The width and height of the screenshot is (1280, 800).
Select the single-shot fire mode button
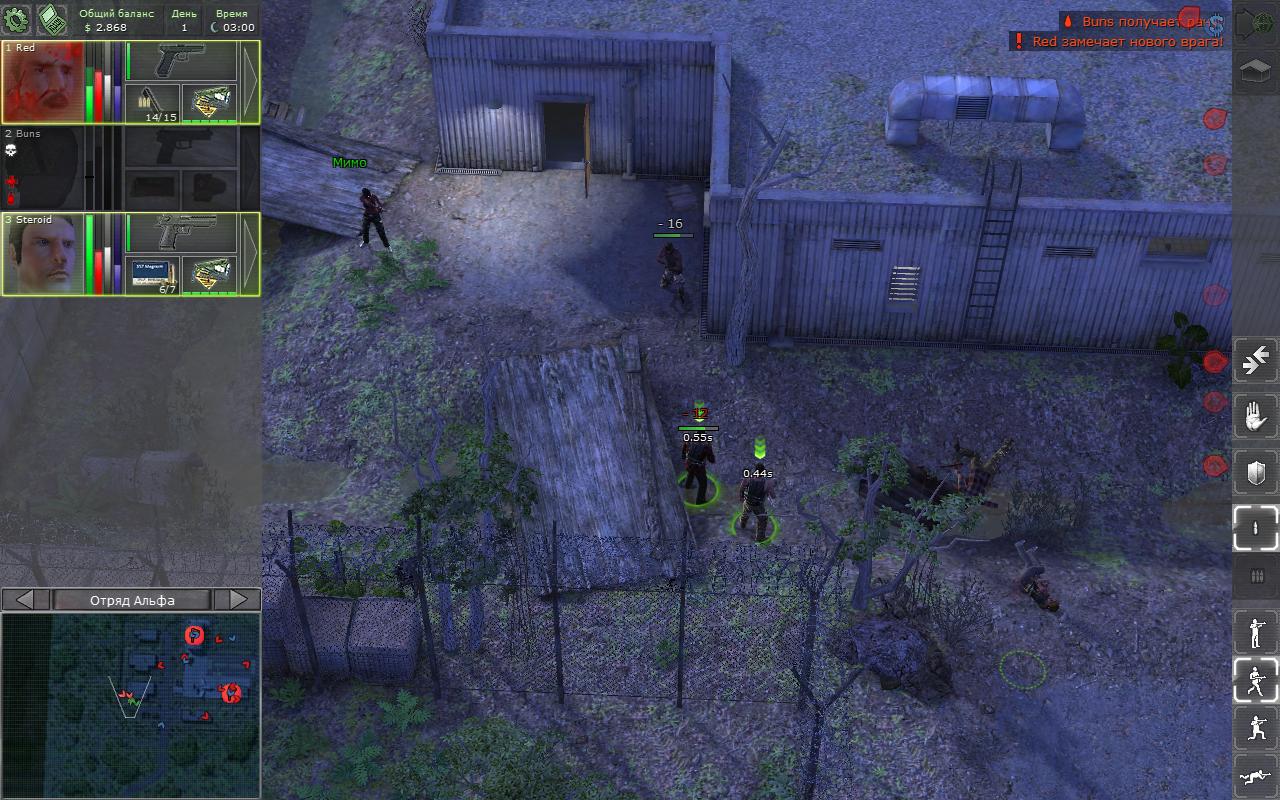pyautogui.click(x=1255, y=527)
